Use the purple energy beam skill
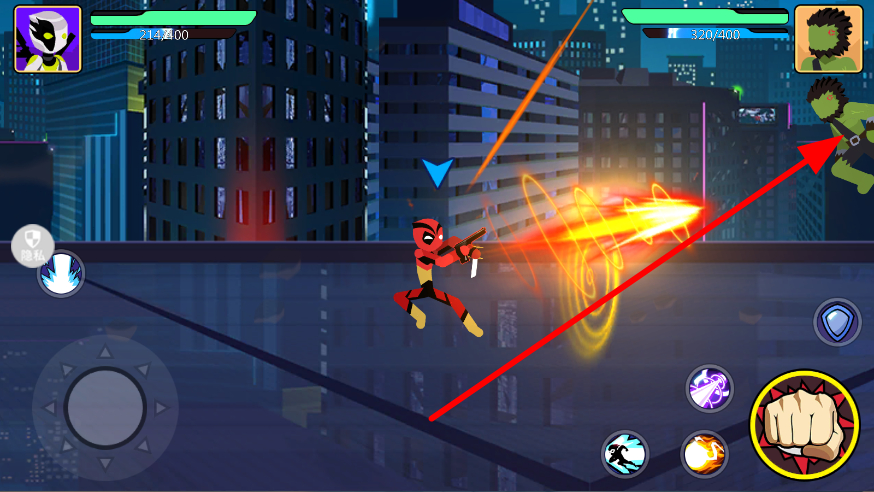 click(710, 388)
